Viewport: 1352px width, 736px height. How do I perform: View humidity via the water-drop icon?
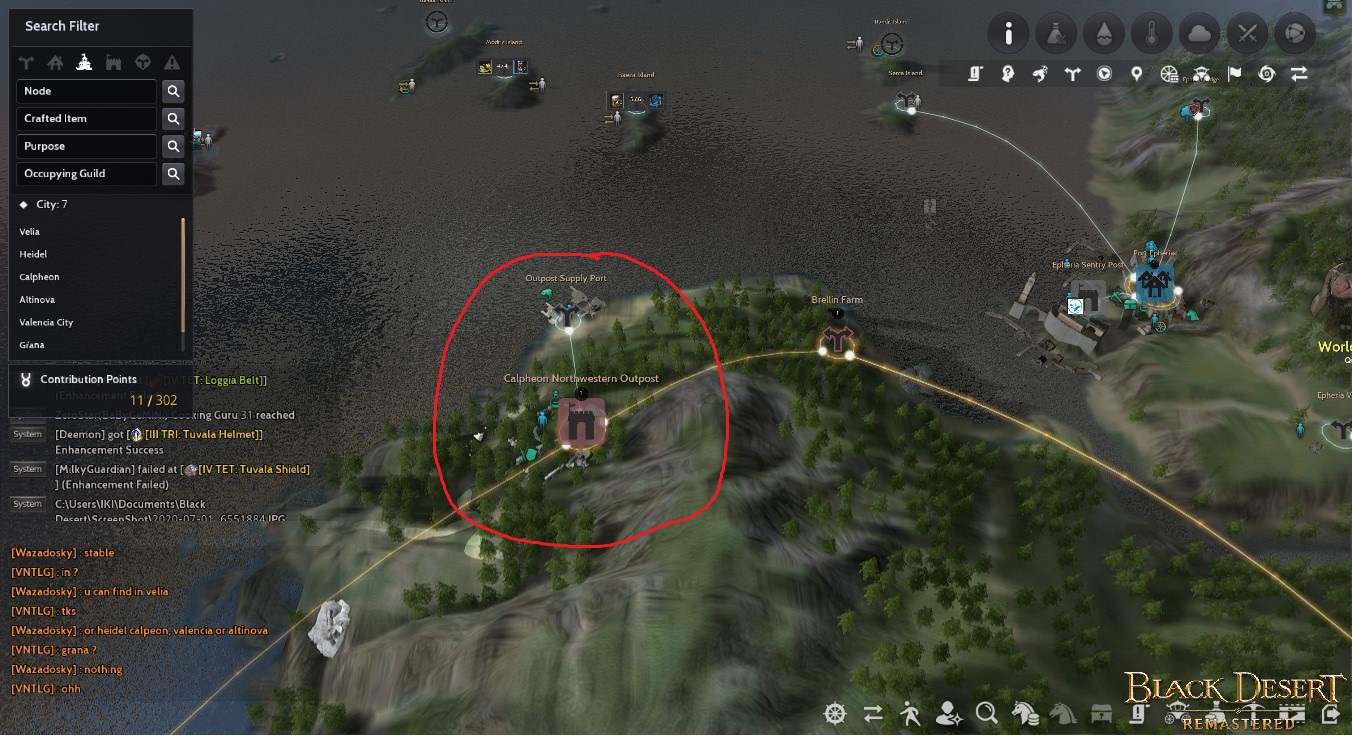(x=1104, y=33)
